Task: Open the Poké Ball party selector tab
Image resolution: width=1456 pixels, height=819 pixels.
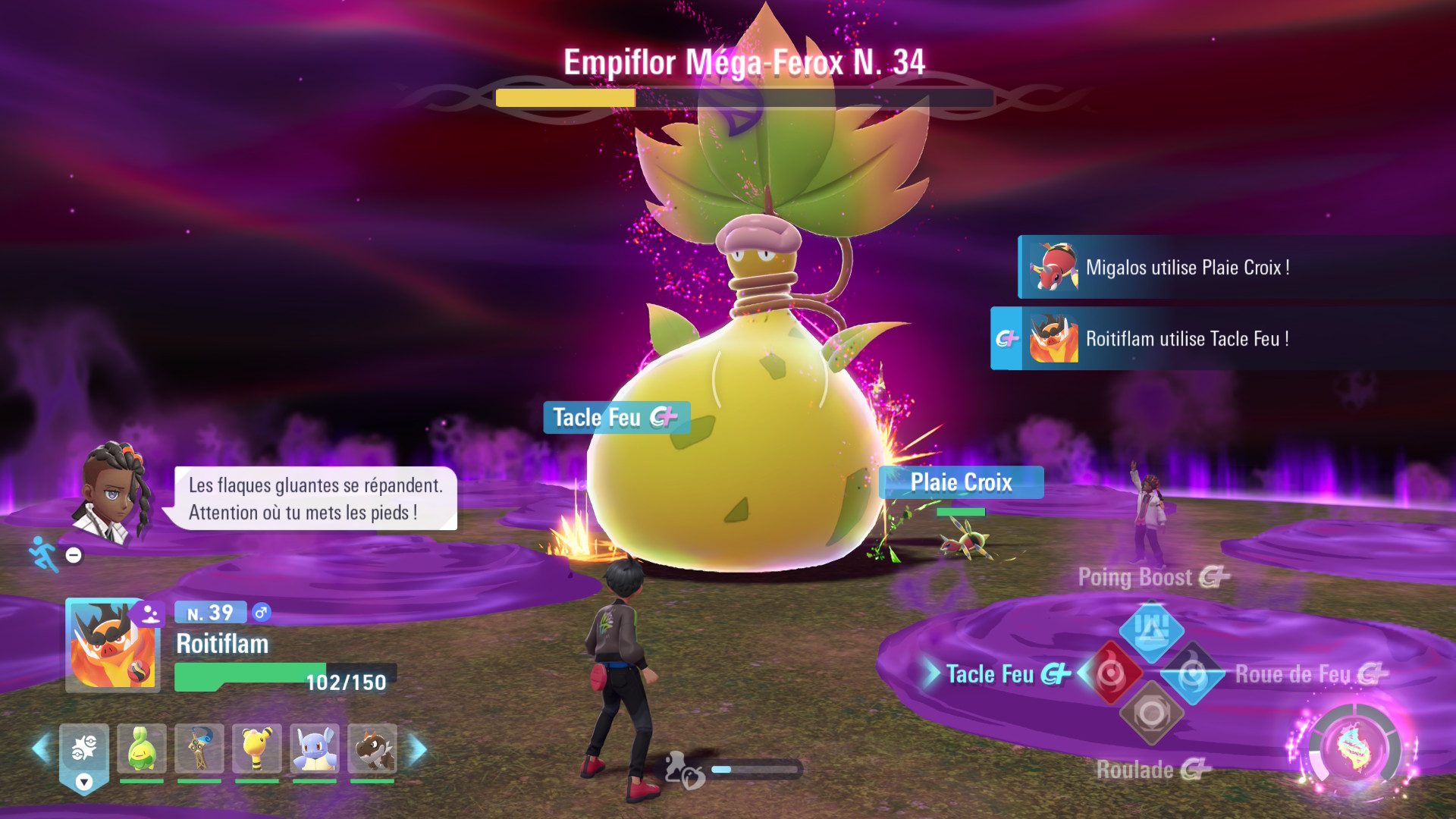Action: [x=84, y=755]
